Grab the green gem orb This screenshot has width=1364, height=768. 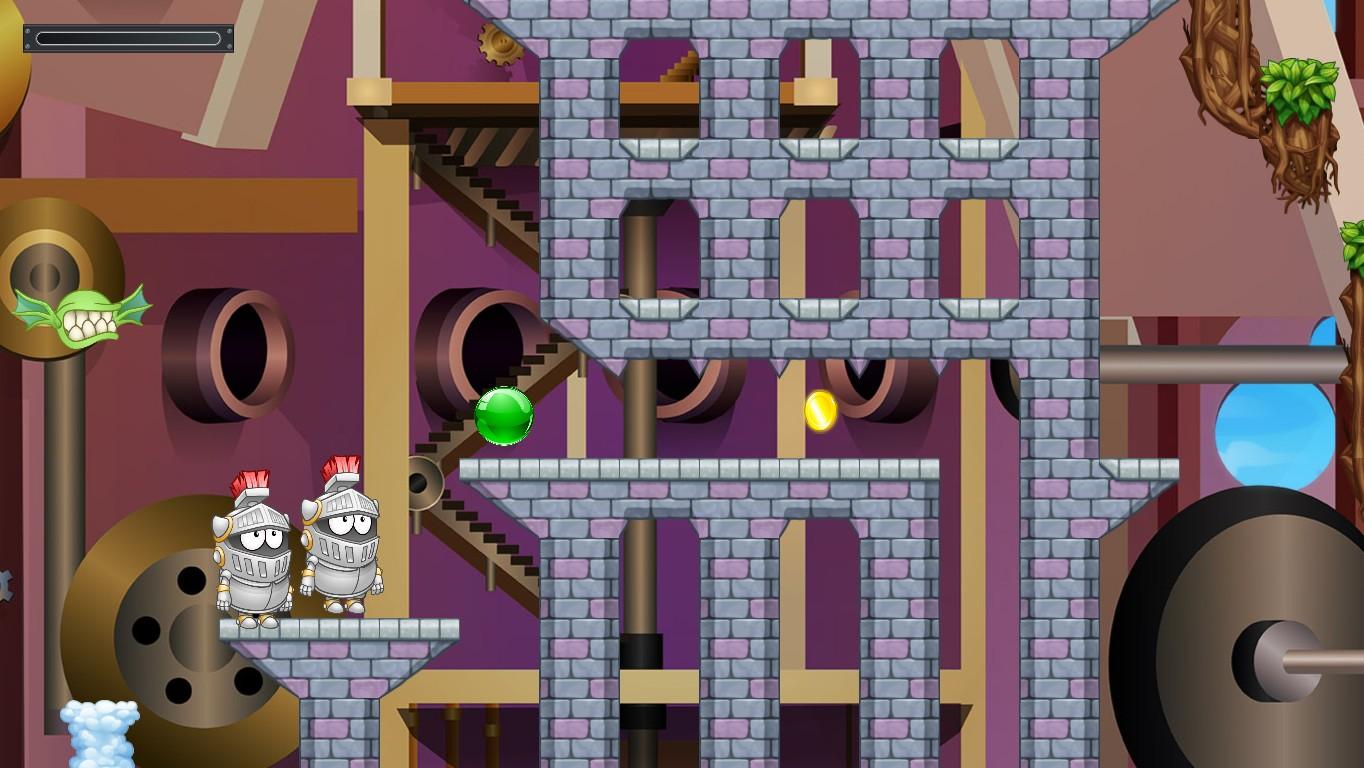(x=503, y=415)
